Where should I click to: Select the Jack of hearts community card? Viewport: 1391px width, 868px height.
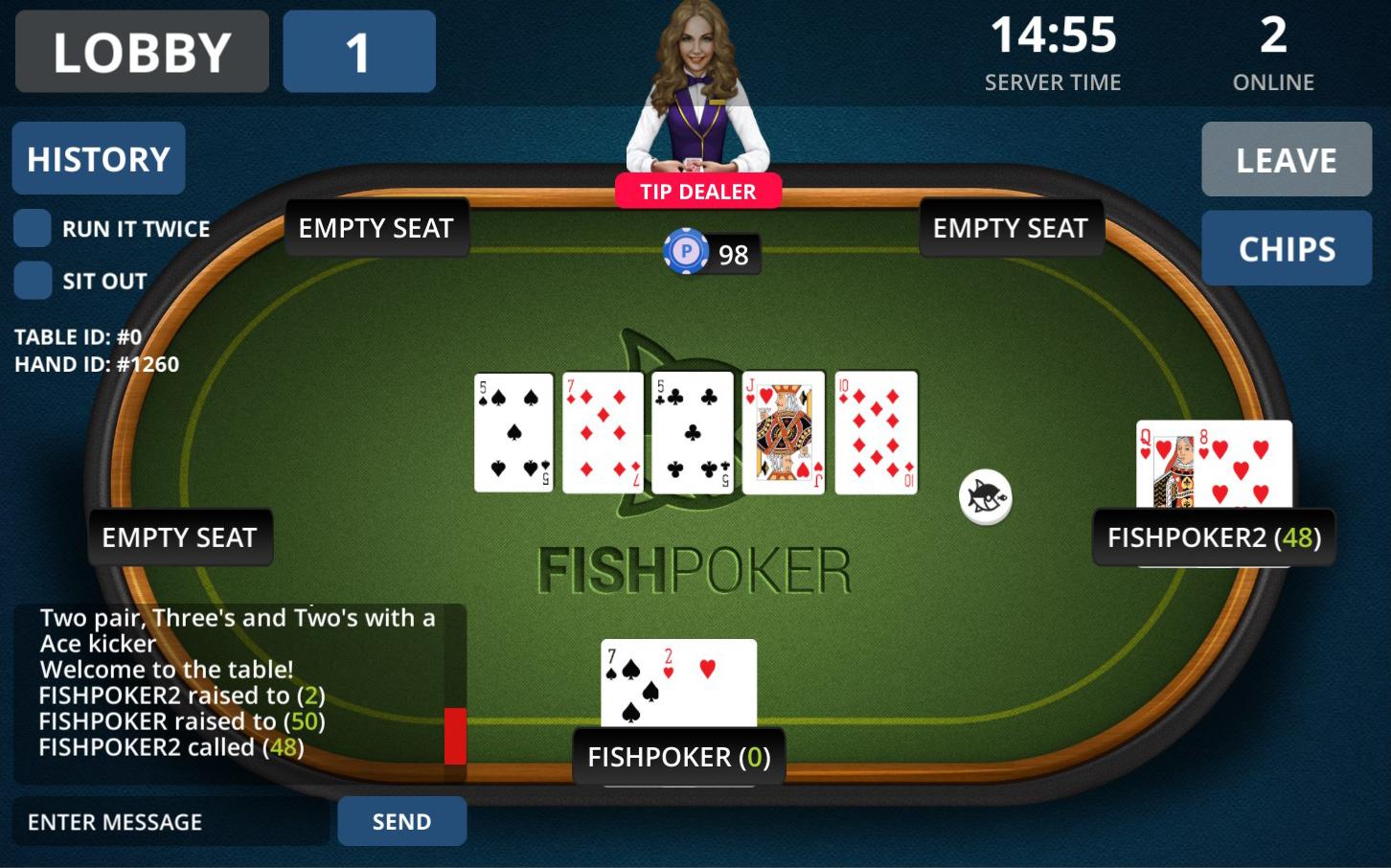click(784, 431)
